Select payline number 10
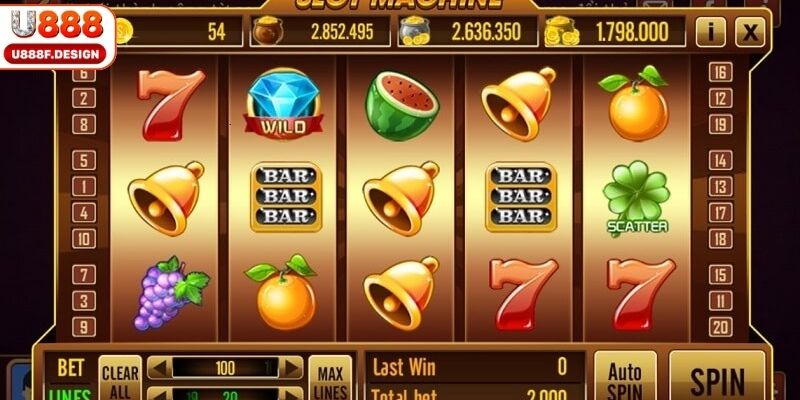Viewport: 800px width, 400px height. 85,238
